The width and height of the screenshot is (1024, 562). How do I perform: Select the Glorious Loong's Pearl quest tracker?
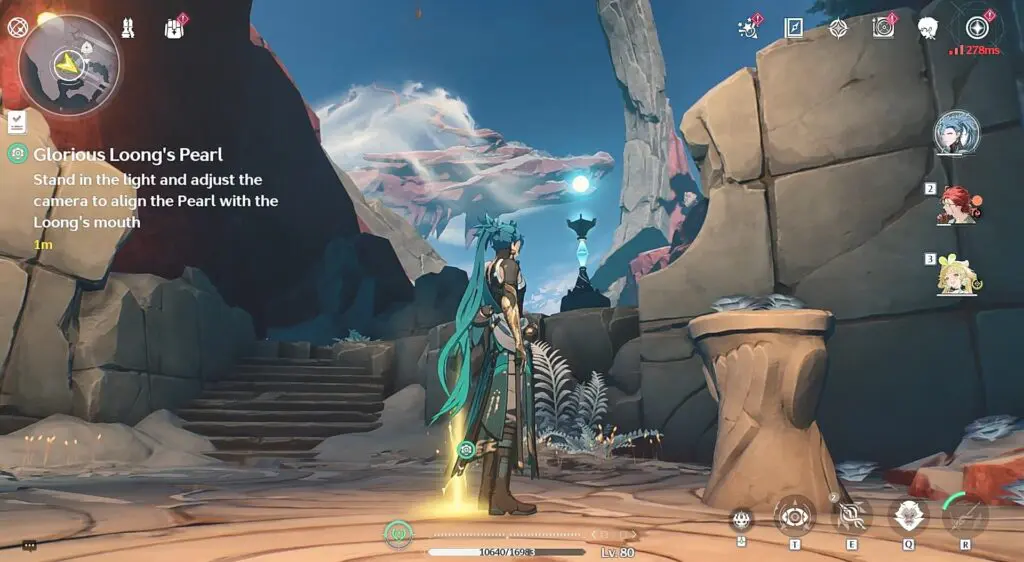pyautogui.click(x=128, y=155)
